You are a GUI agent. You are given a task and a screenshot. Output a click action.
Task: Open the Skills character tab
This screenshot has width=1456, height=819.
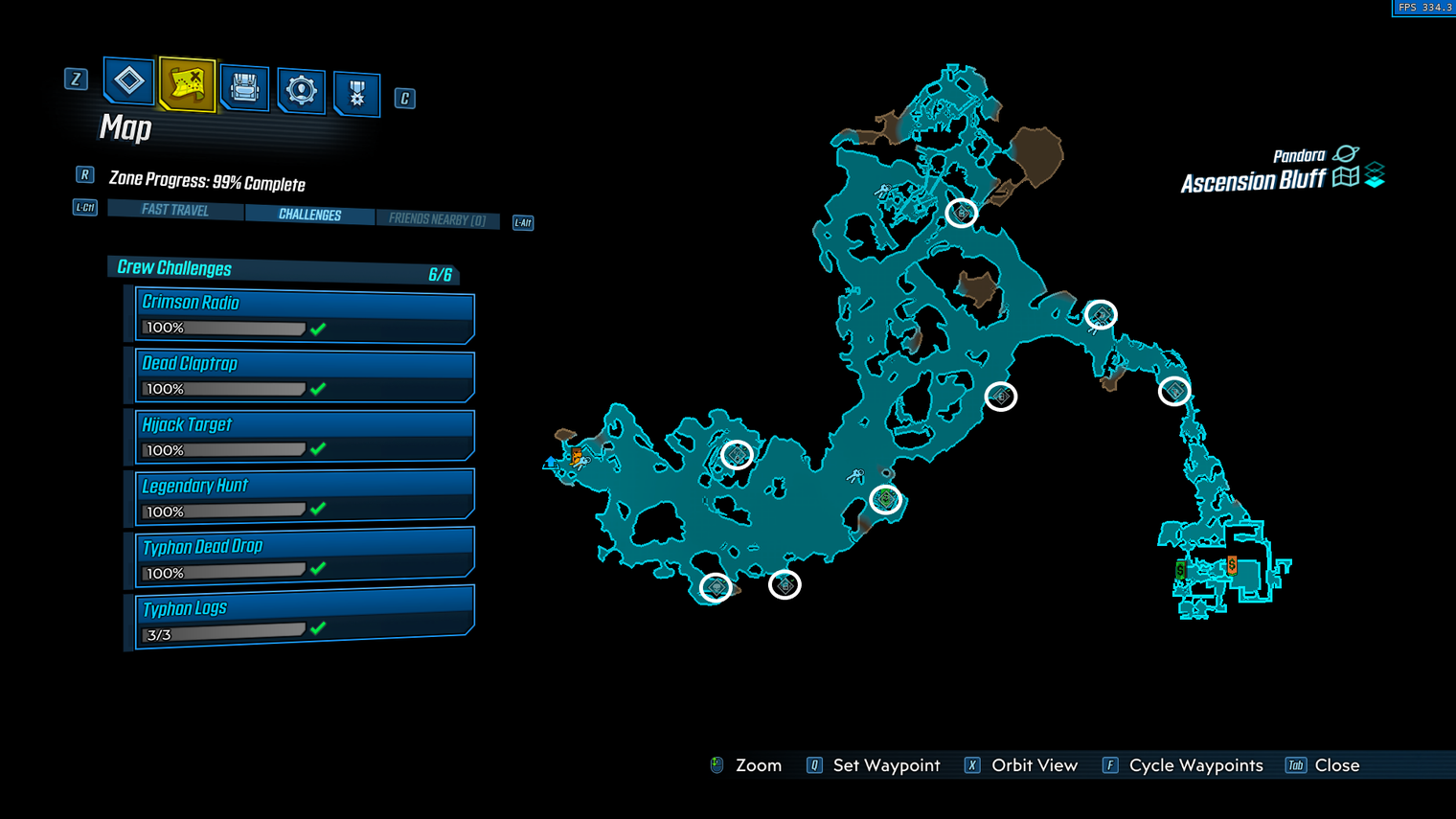301,91
